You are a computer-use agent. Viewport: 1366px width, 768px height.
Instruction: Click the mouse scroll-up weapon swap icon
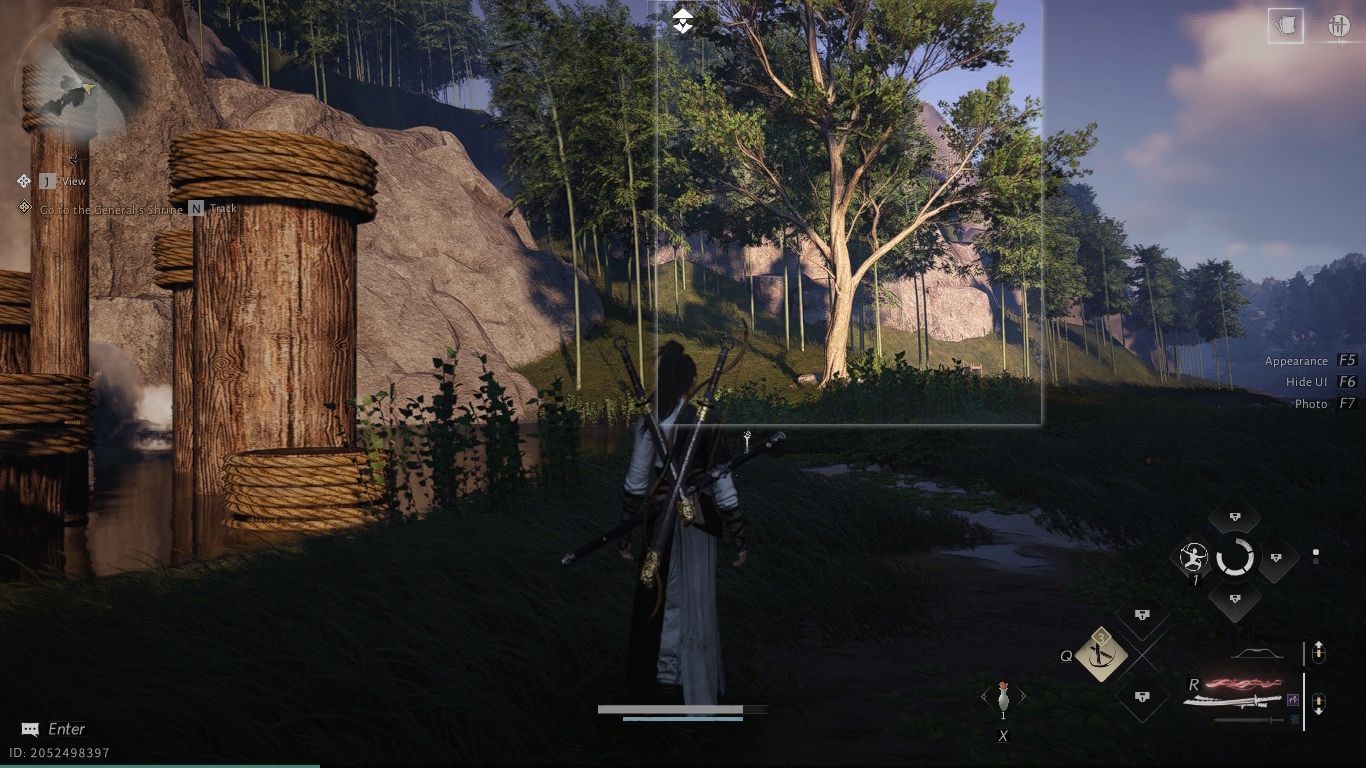(x=1320, y=653)
